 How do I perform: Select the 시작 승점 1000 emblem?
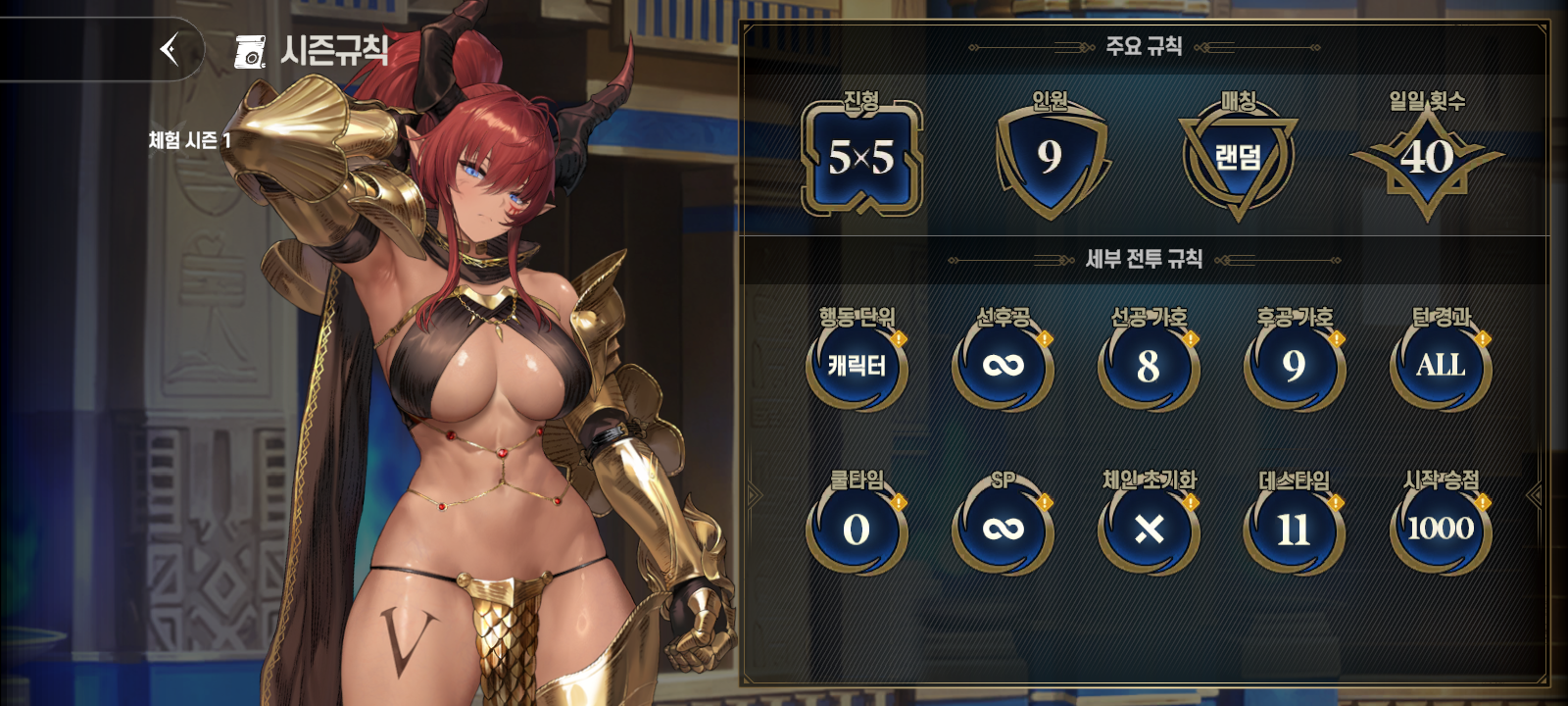point(1441,528)
